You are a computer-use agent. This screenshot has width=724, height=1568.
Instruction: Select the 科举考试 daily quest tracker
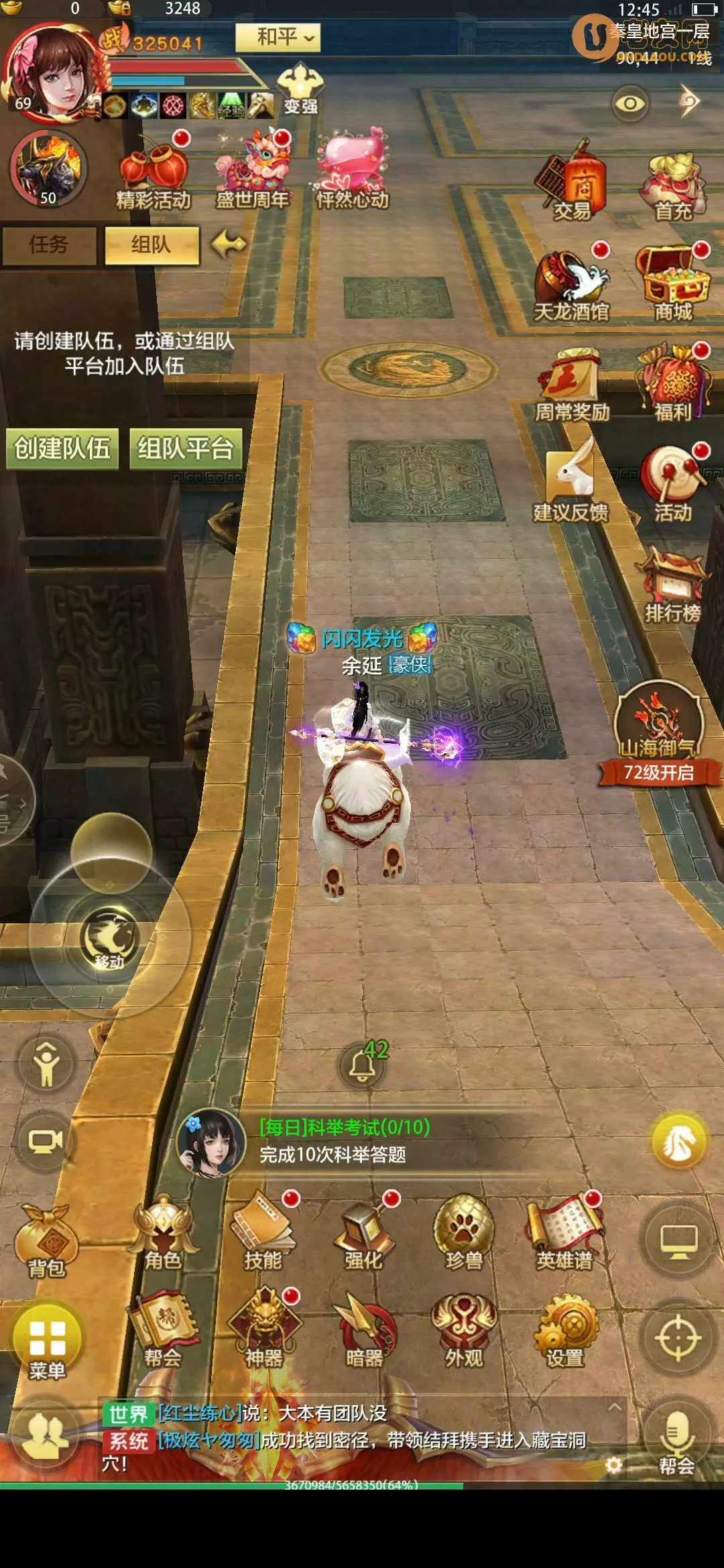344,1140
